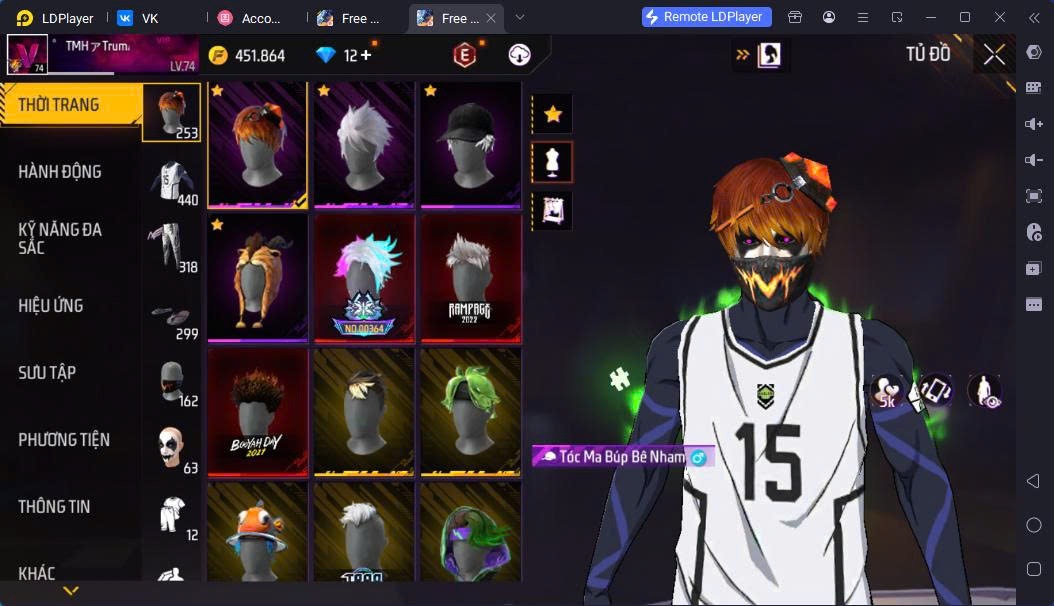This screenshot has height=606, width=1054.
Task: Open the Hiệu Ứng section
Action: click(51, 306)
